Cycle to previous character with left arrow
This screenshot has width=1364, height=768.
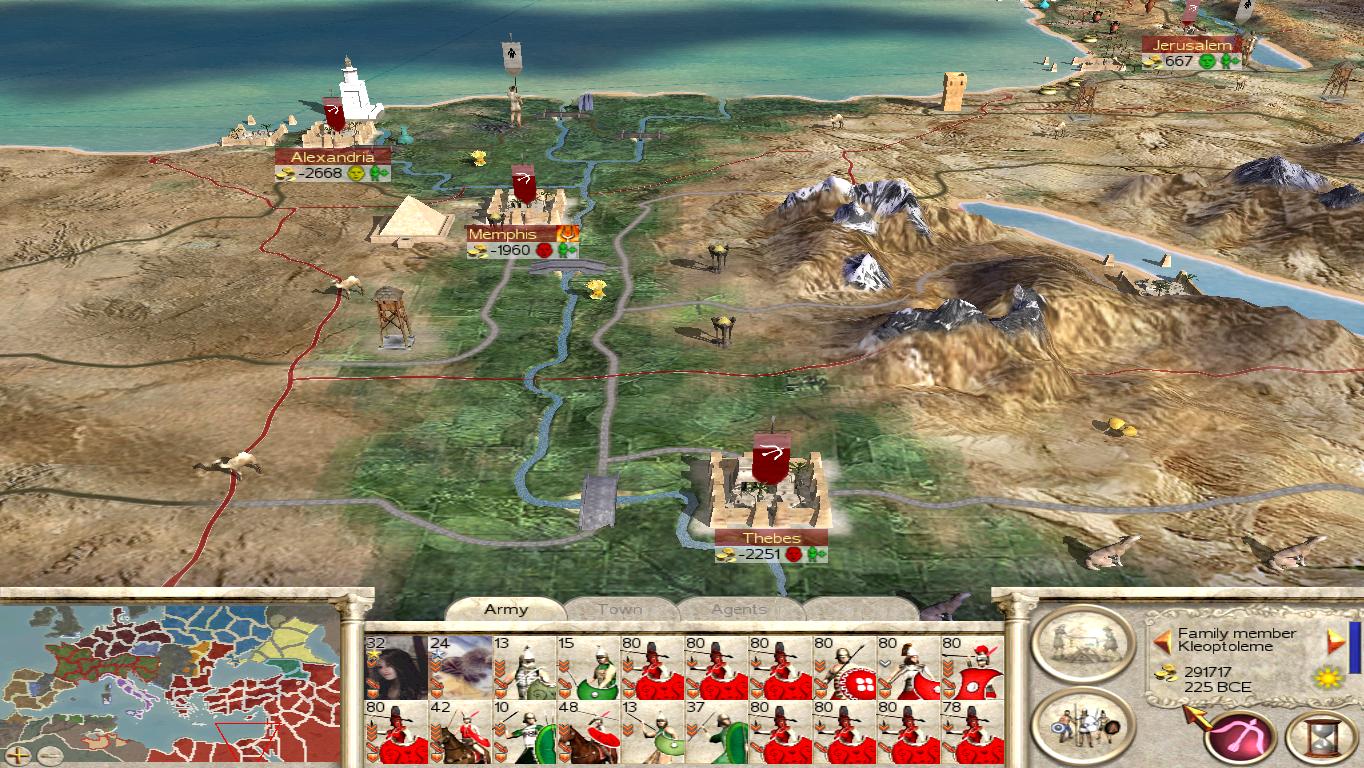point(1162,641)
